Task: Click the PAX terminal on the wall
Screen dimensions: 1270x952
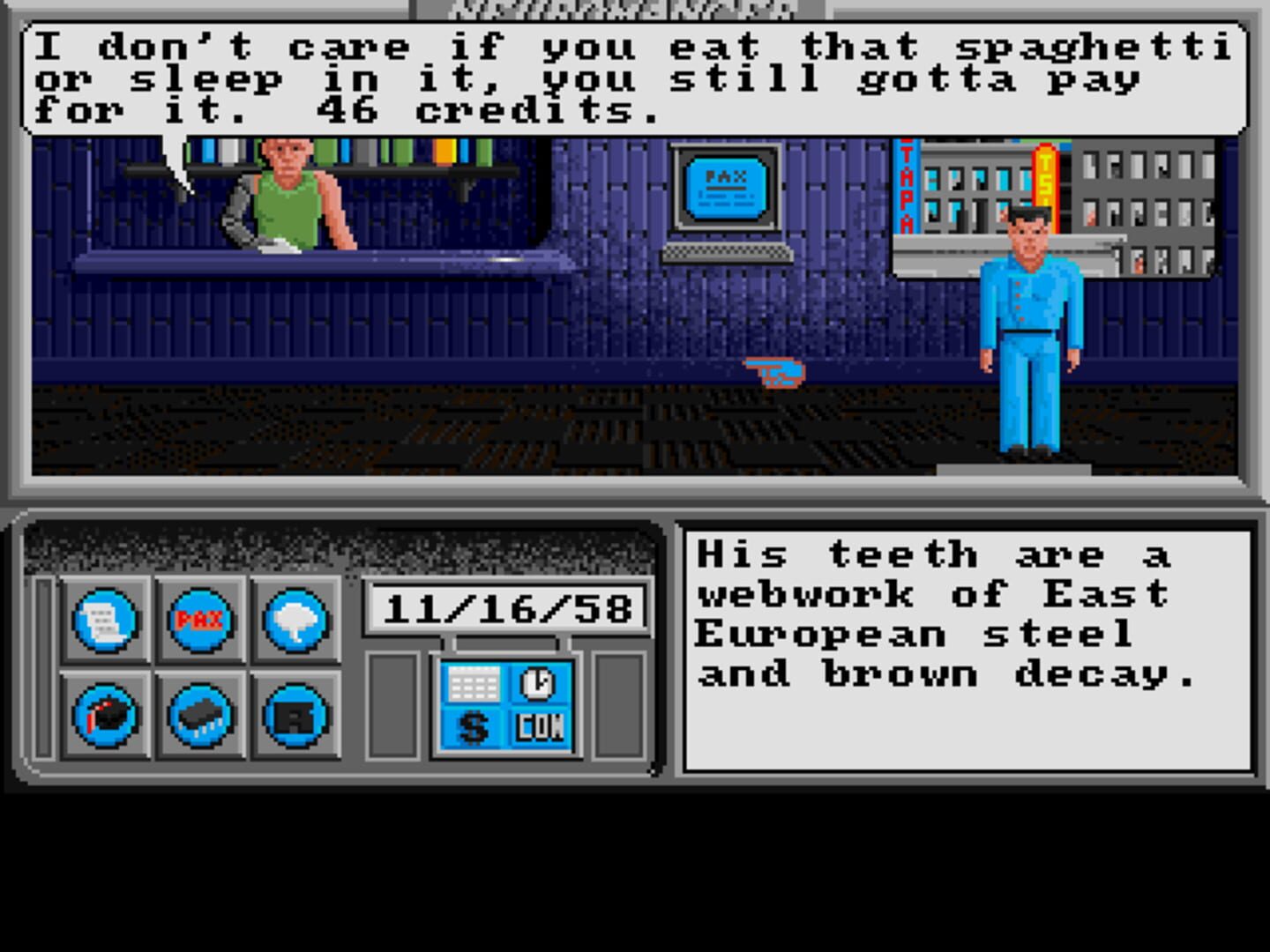Action: (725, 188)
